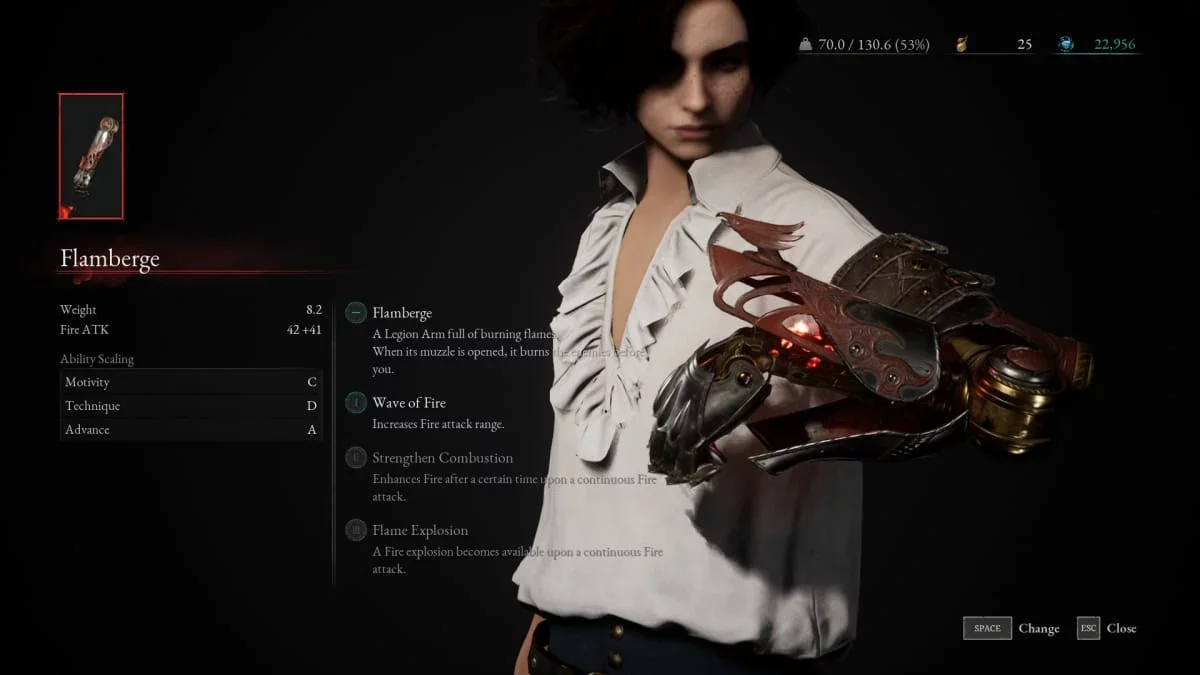Choose the Wave of Fire upgrade
Image resolution: width=1200 pixels, height=675 pixels.
pos(408,403)
